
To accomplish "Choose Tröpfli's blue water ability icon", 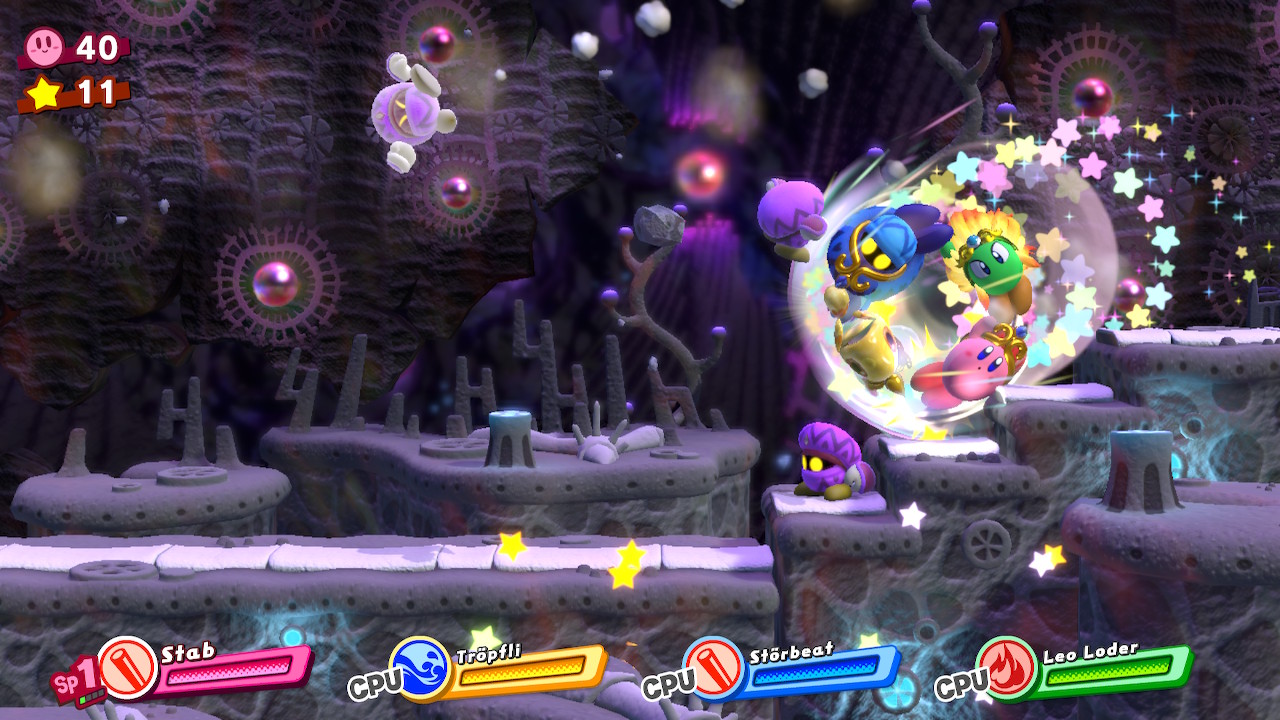I will coord(420,667).
